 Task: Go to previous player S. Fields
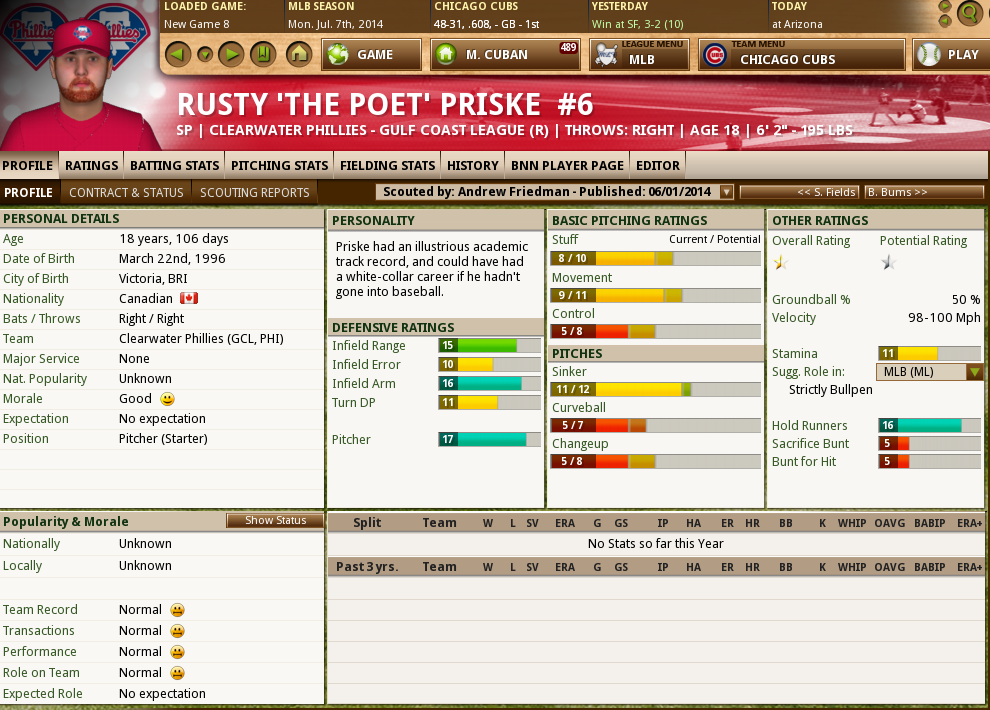(x=798, y=192)
